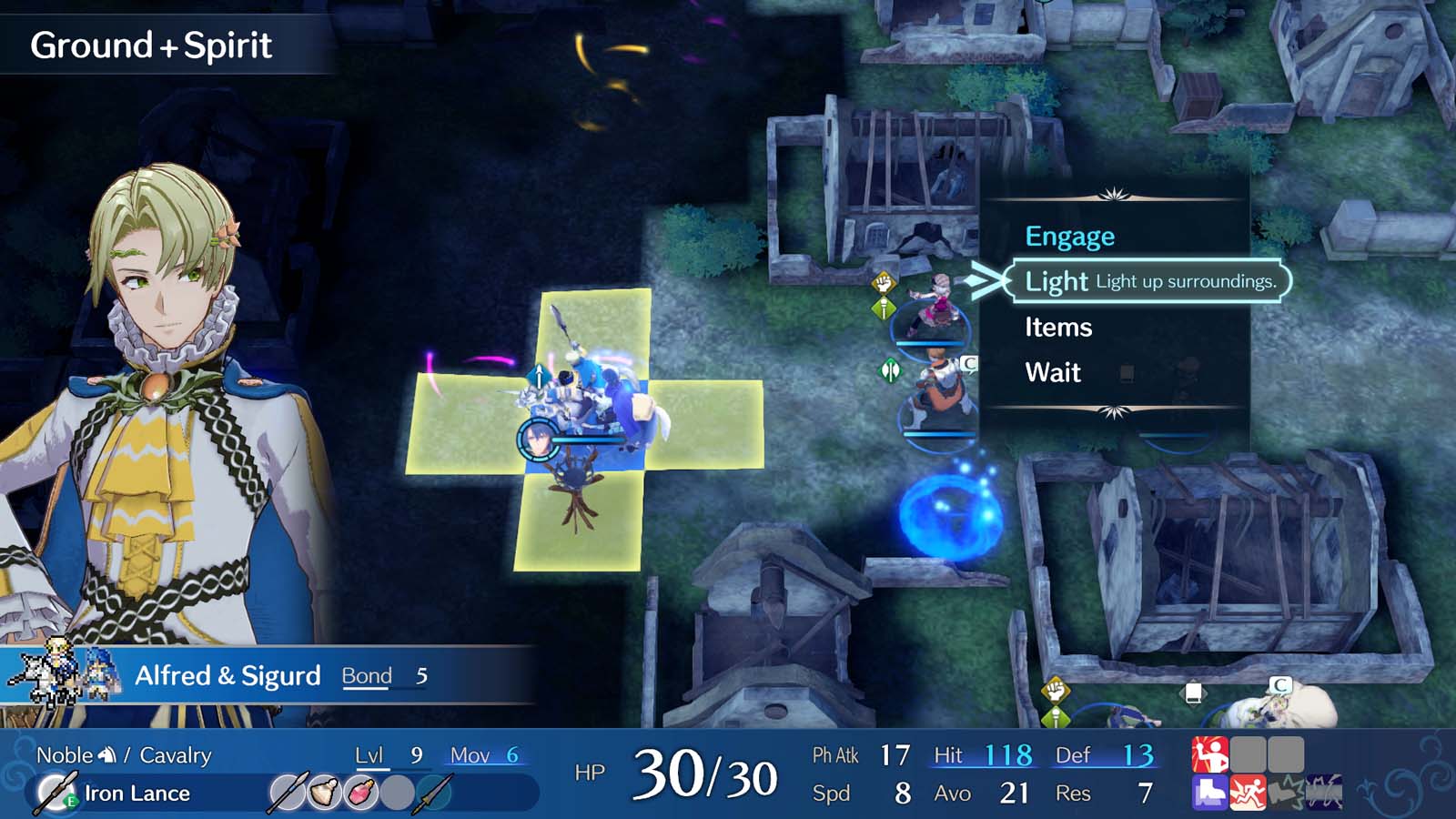Click the glowing blue spirit orb
1456x819 pixels.
coord(953,517)
